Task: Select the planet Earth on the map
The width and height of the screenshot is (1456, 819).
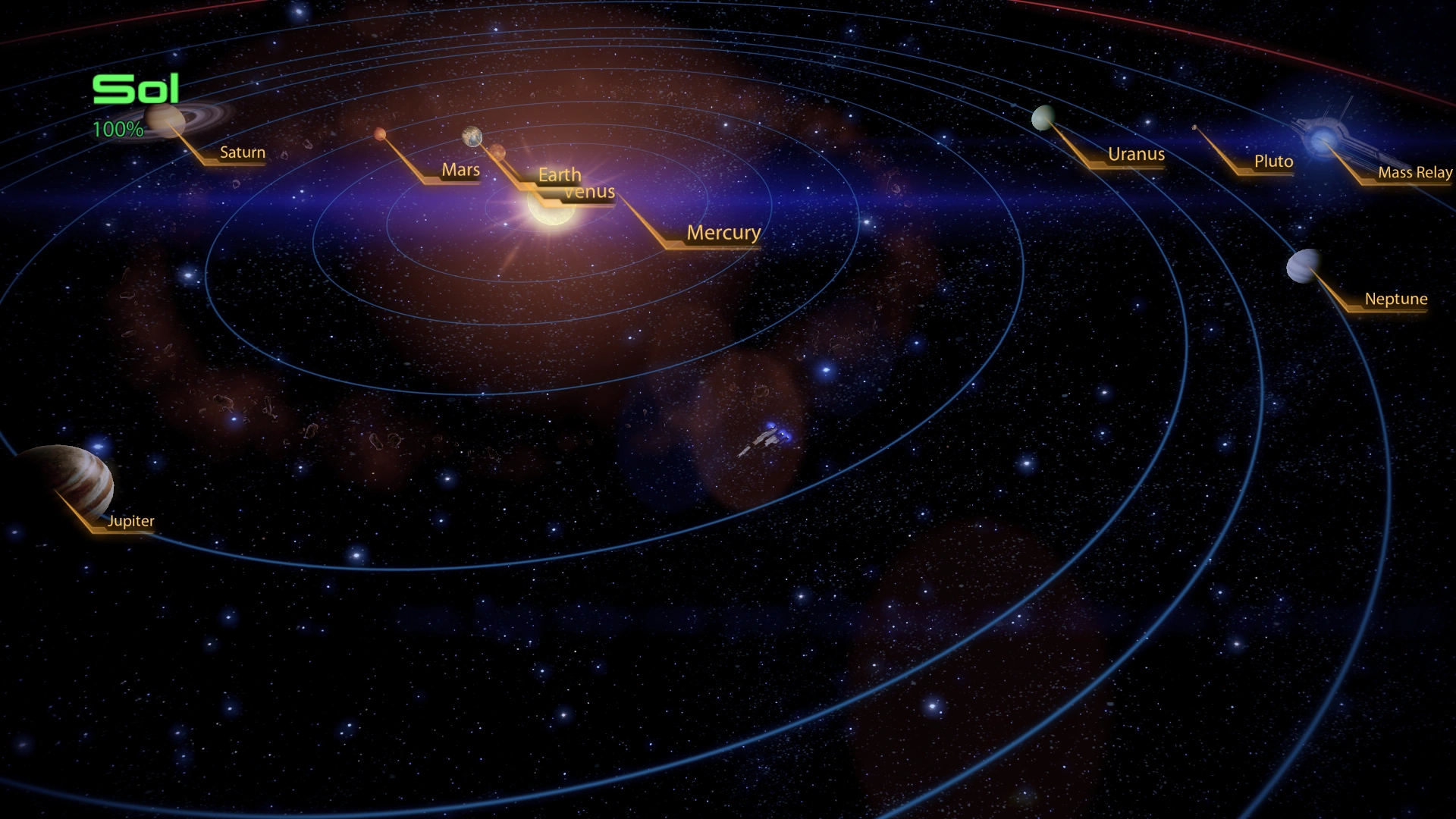Action: [471, 137]
